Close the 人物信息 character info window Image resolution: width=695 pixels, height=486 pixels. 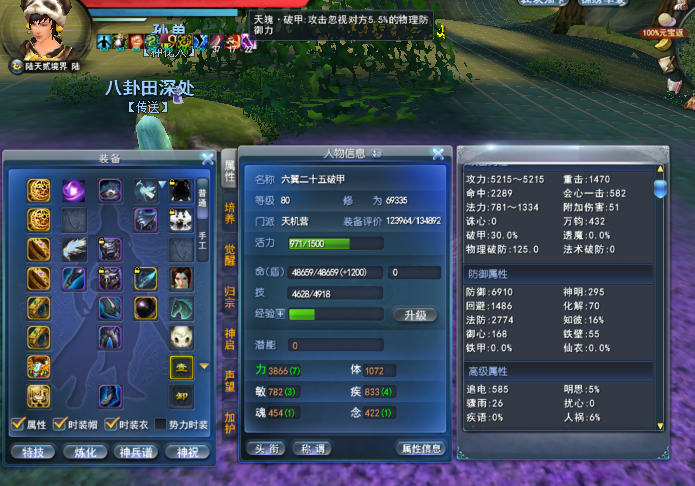click(438, 154)
